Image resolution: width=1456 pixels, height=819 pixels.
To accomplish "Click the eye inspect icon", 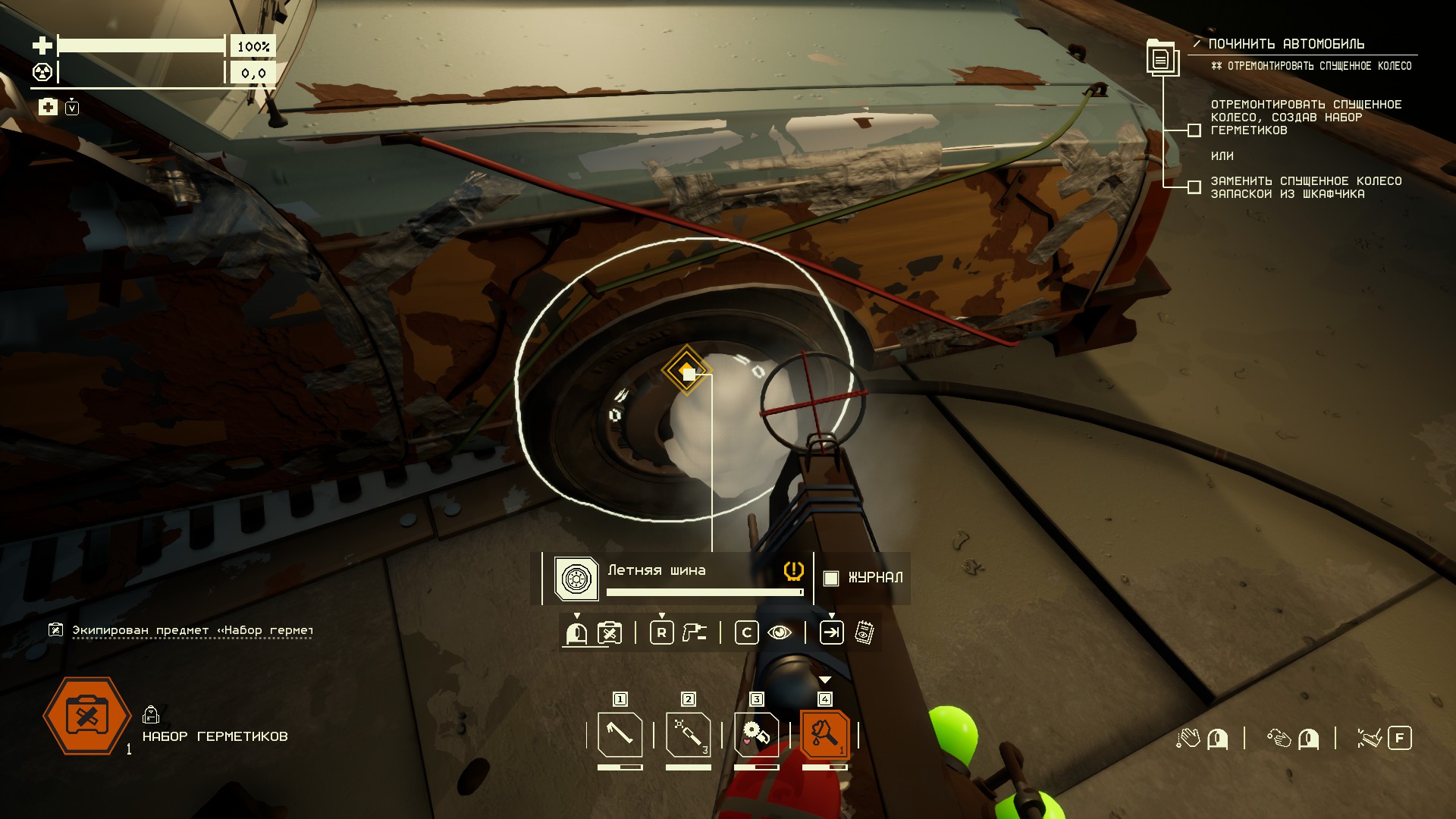I will 780,632.
